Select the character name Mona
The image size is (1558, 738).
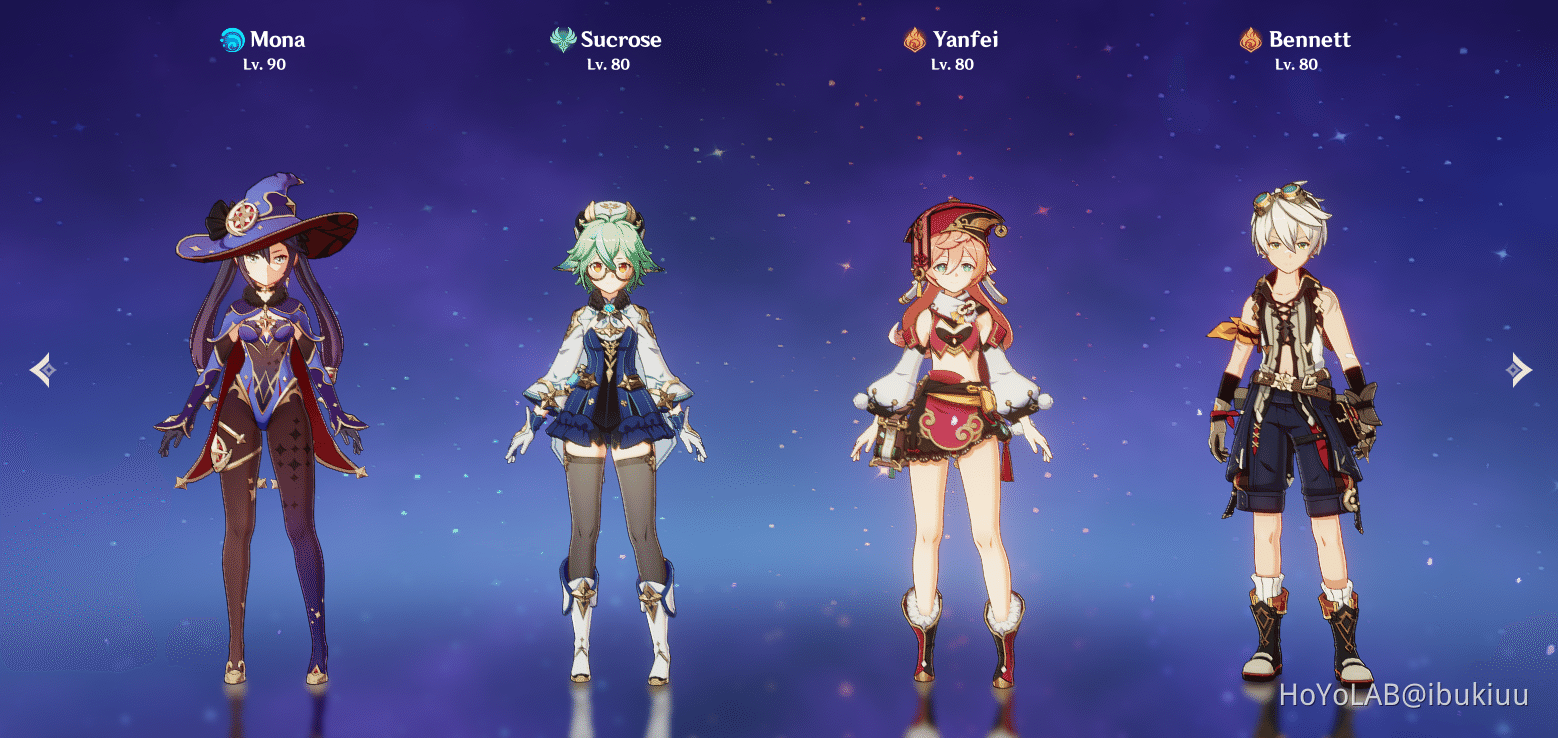click(276, 40)
